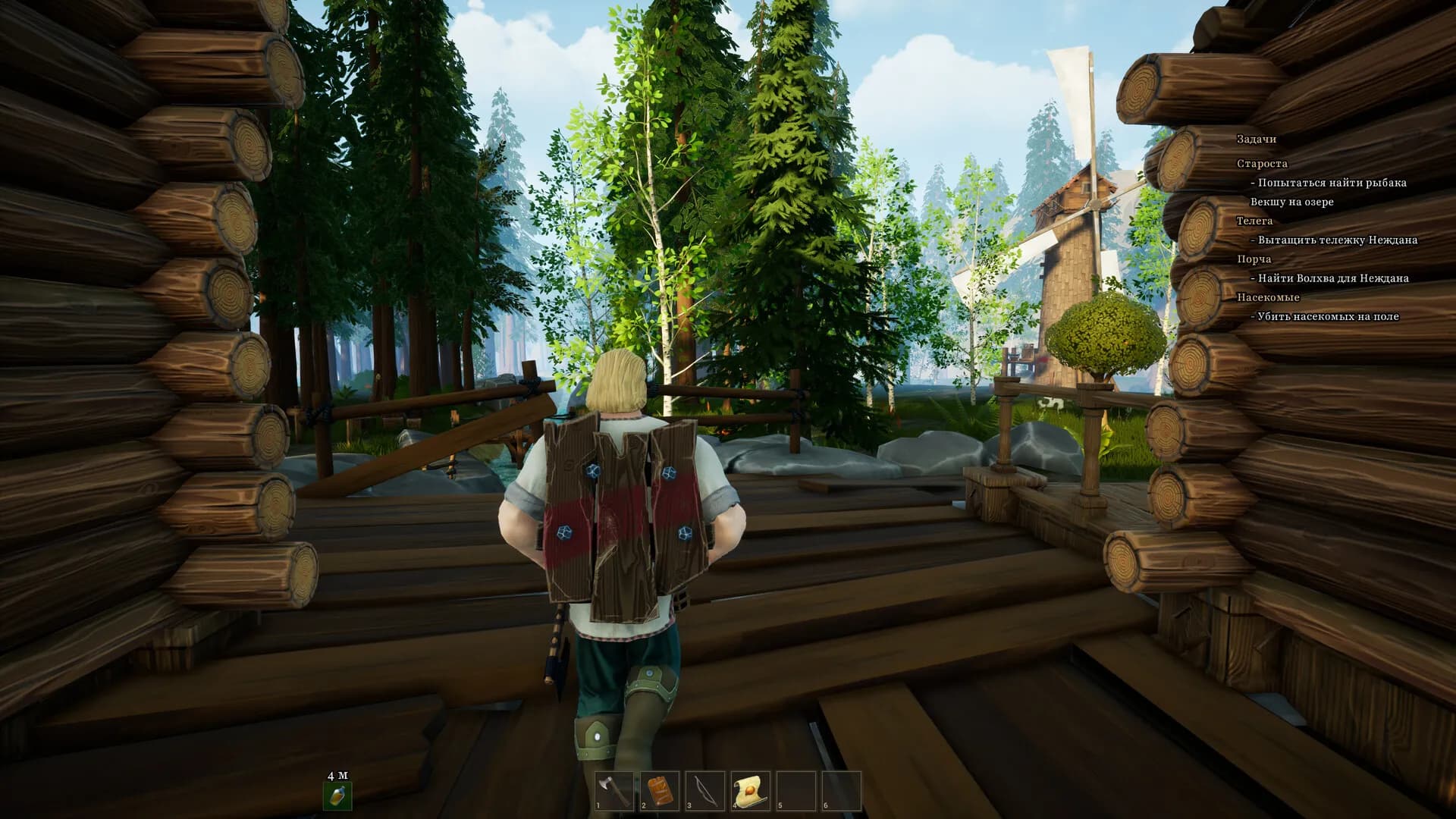Select the Нежданa cart quest objective
The width and height of the screenshot is (1456, 819).
[x=1337, y=240]
